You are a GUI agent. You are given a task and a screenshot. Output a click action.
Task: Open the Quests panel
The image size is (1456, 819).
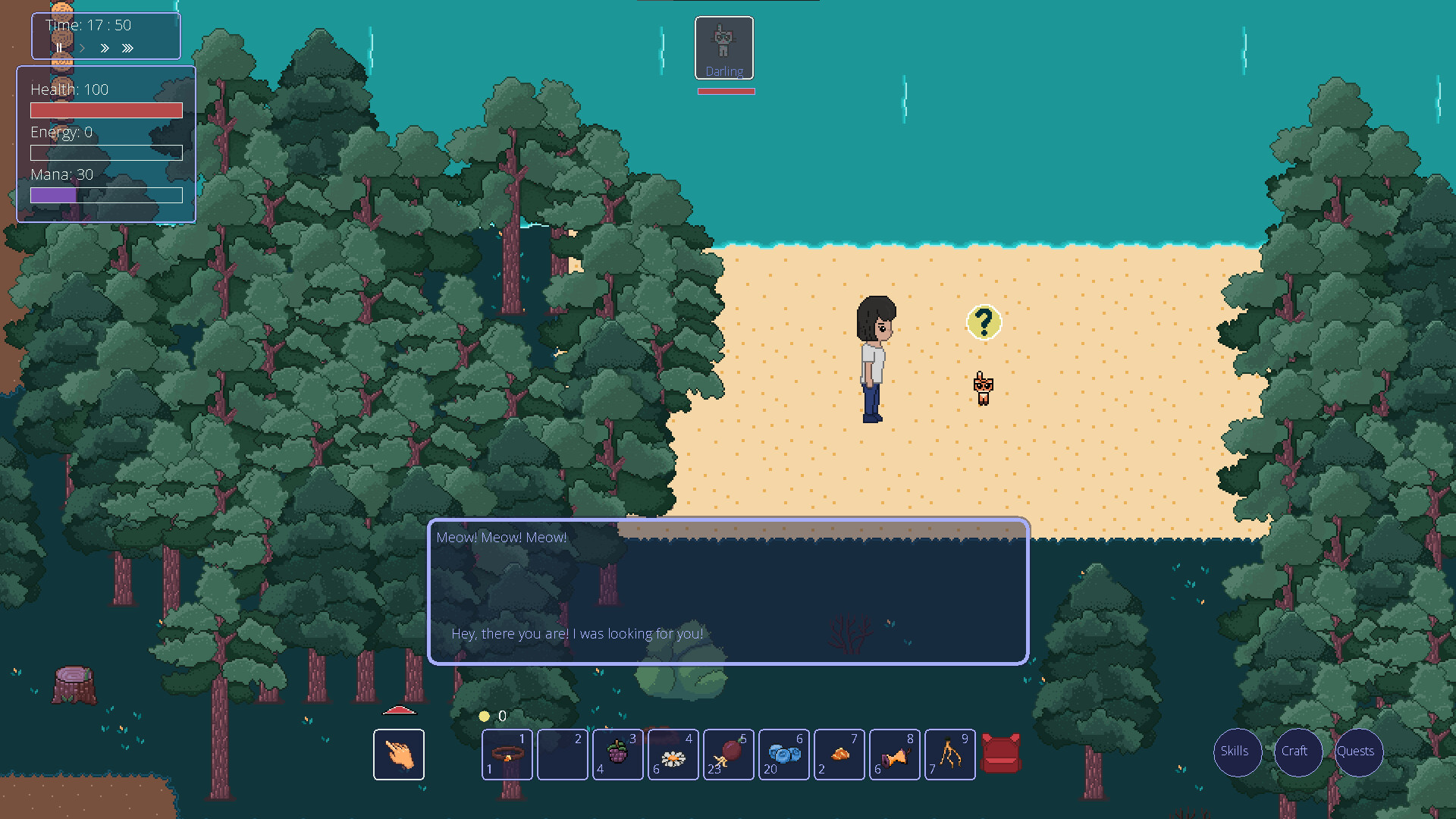[1358, 752]
